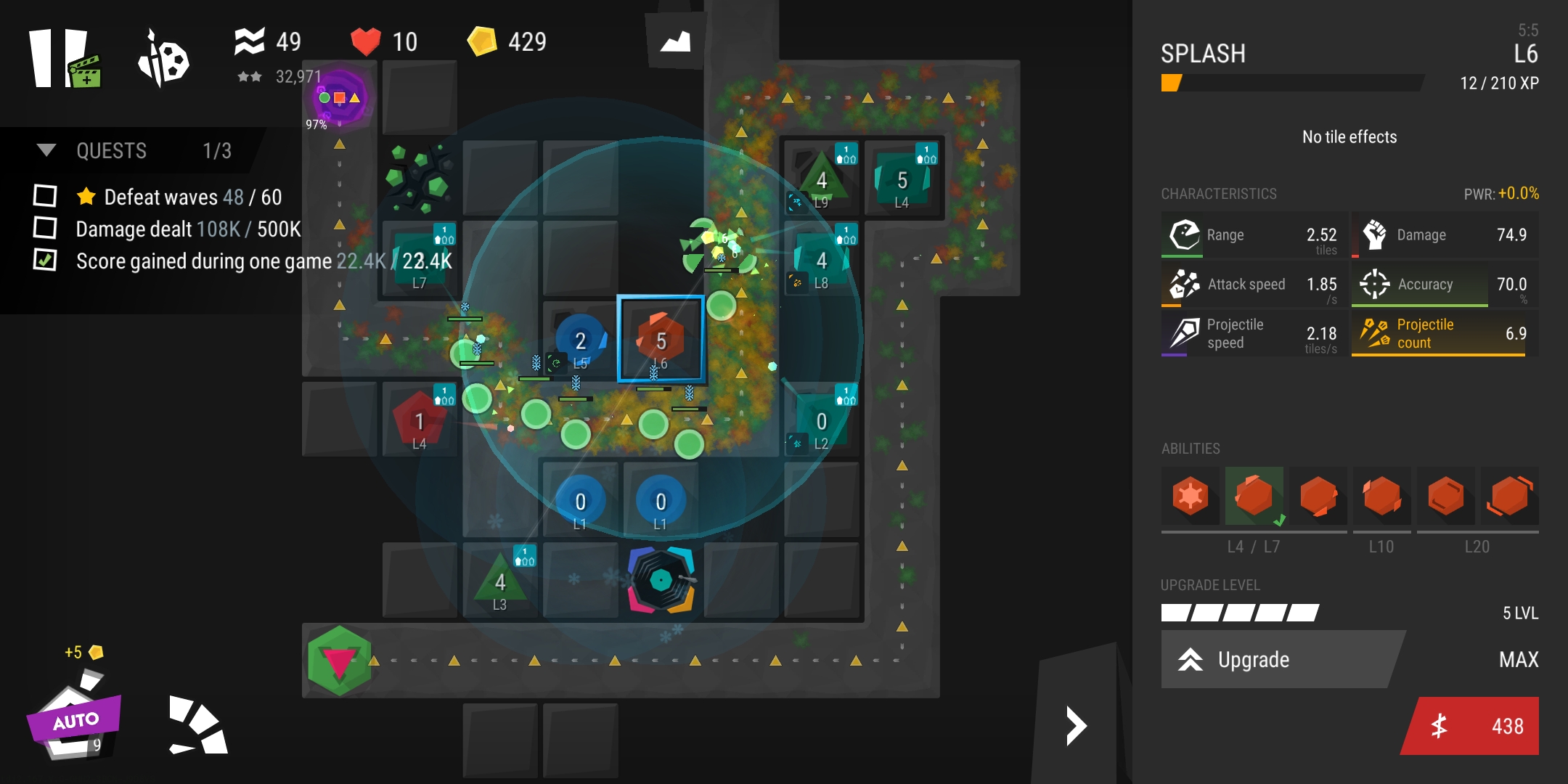The width and height of the screenshot is (1568, 784).
Task: Show the Range characteristic details
Action: 1254,235
